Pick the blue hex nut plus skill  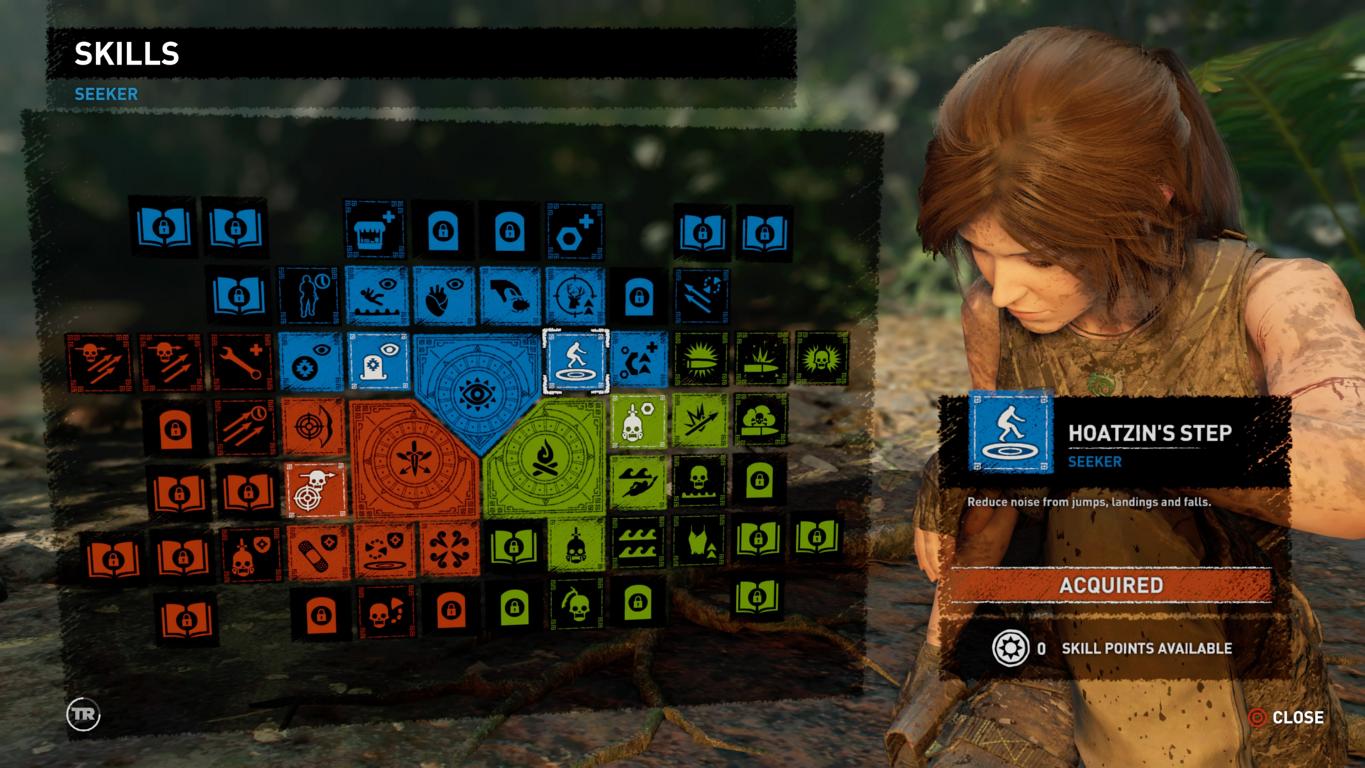pos(575,231)
